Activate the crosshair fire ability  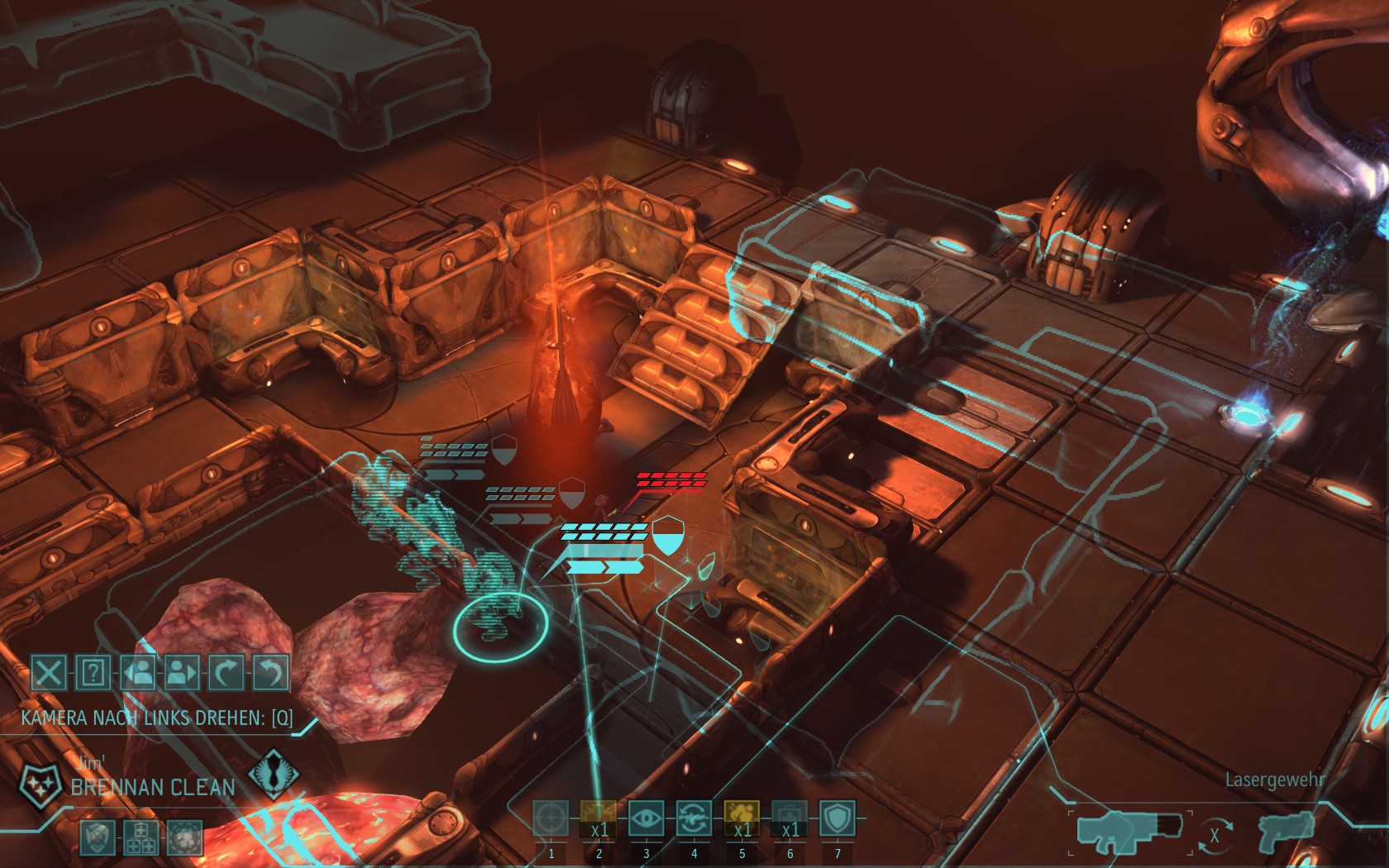[551, 818]
